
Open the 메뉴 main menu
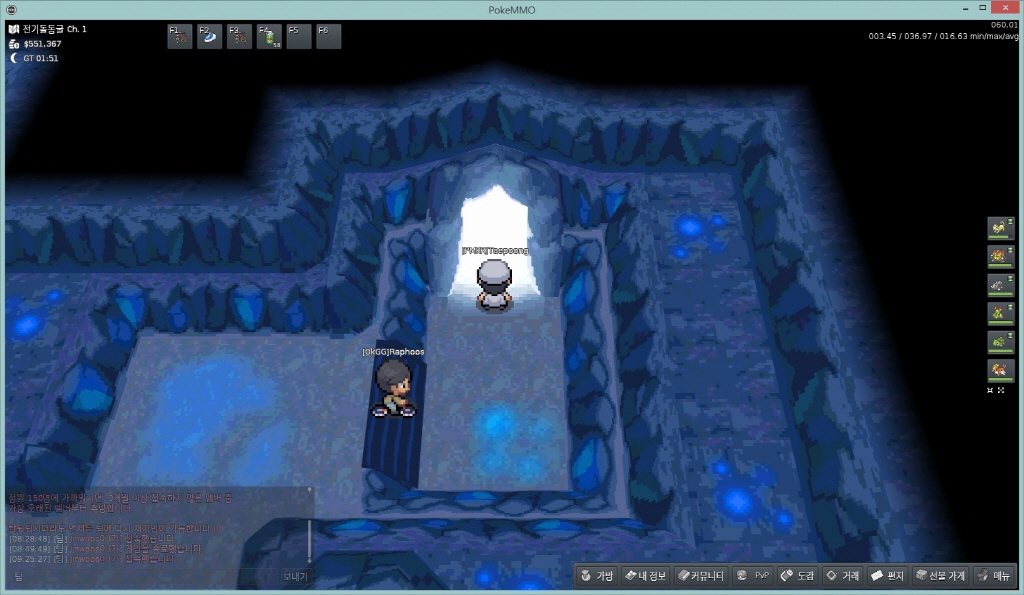coord(995,576)
